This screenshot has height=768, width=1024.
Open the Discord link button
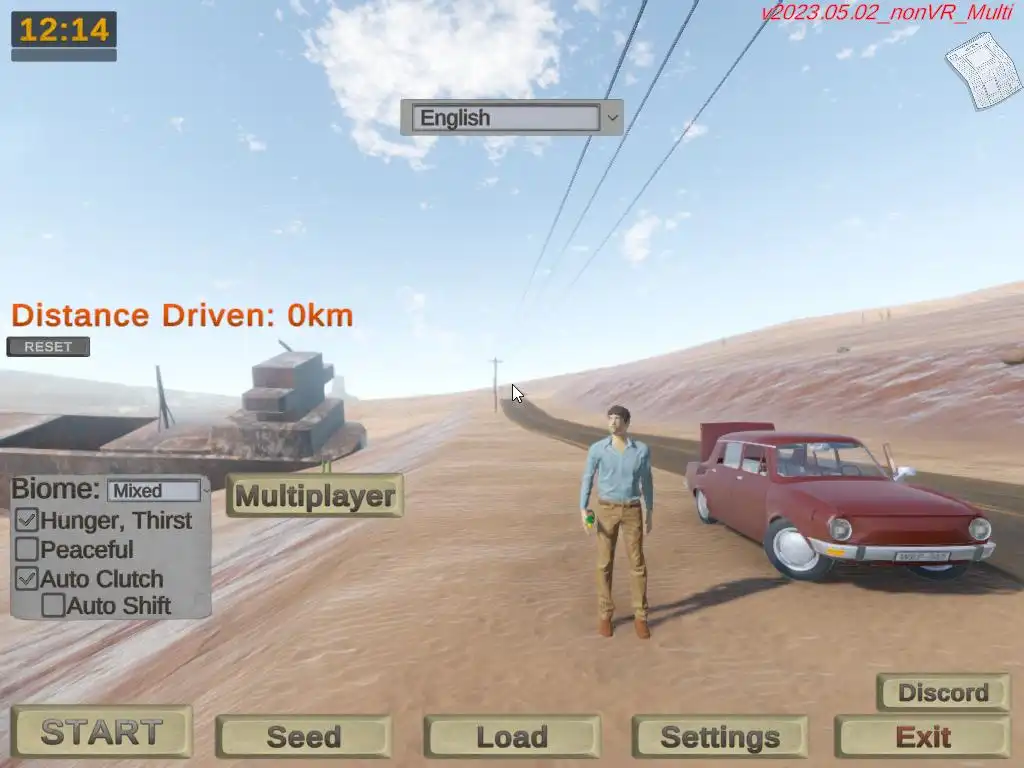[x=942, y=692]
